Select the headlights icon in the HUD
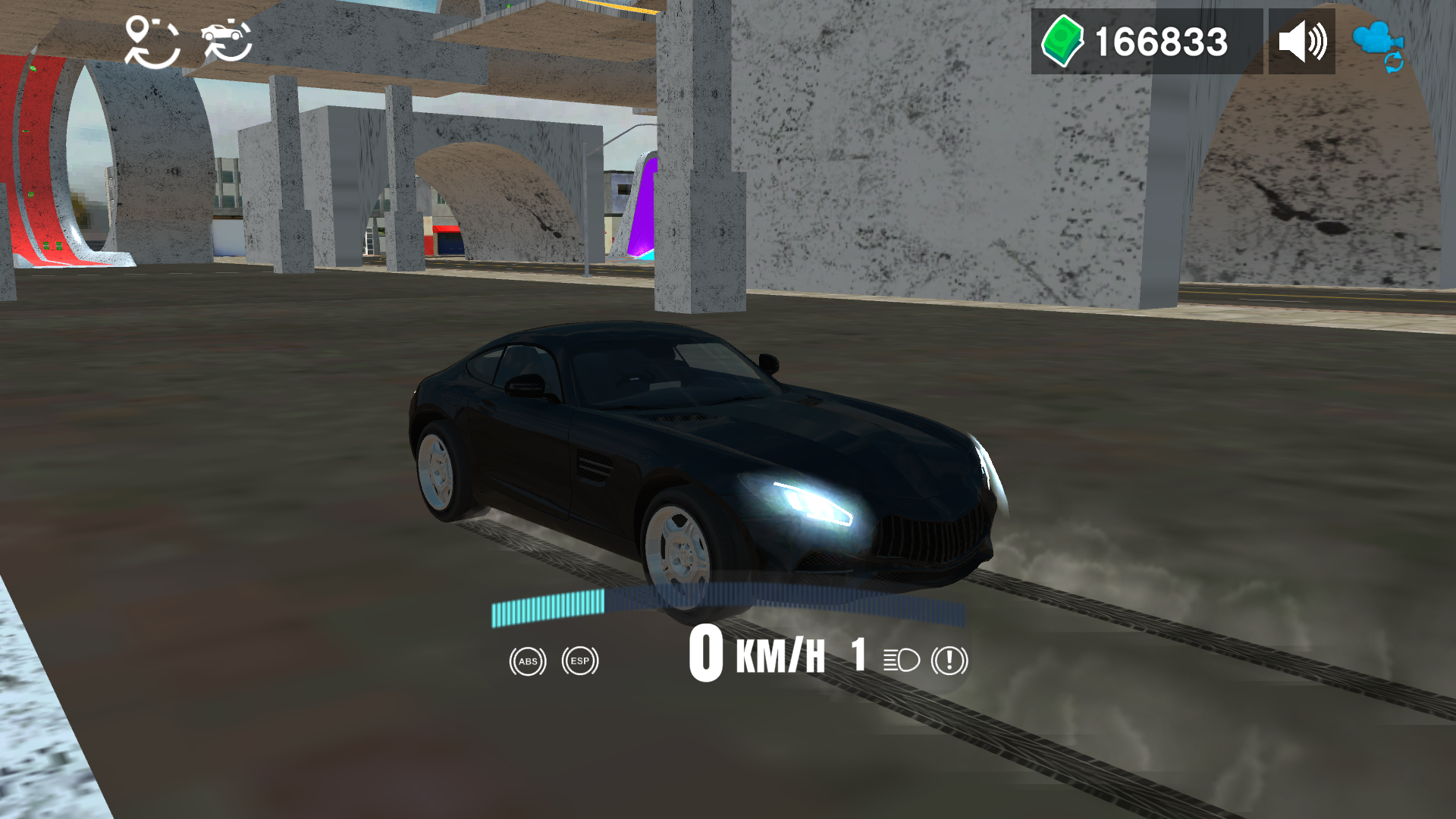The width and height of the screenshot is (1456, 819). (x=899, y=661)
